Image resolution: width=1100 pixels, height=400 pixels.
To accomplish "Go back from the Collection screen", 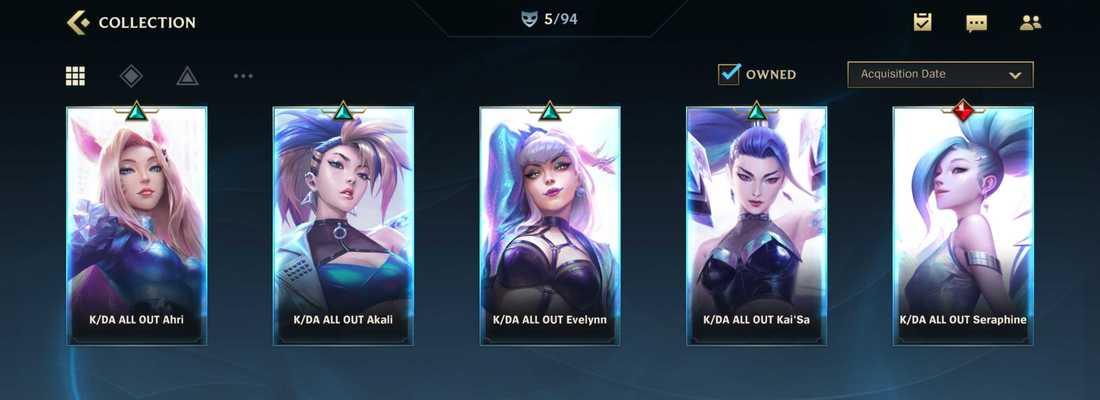I will [x=77, y=22].
